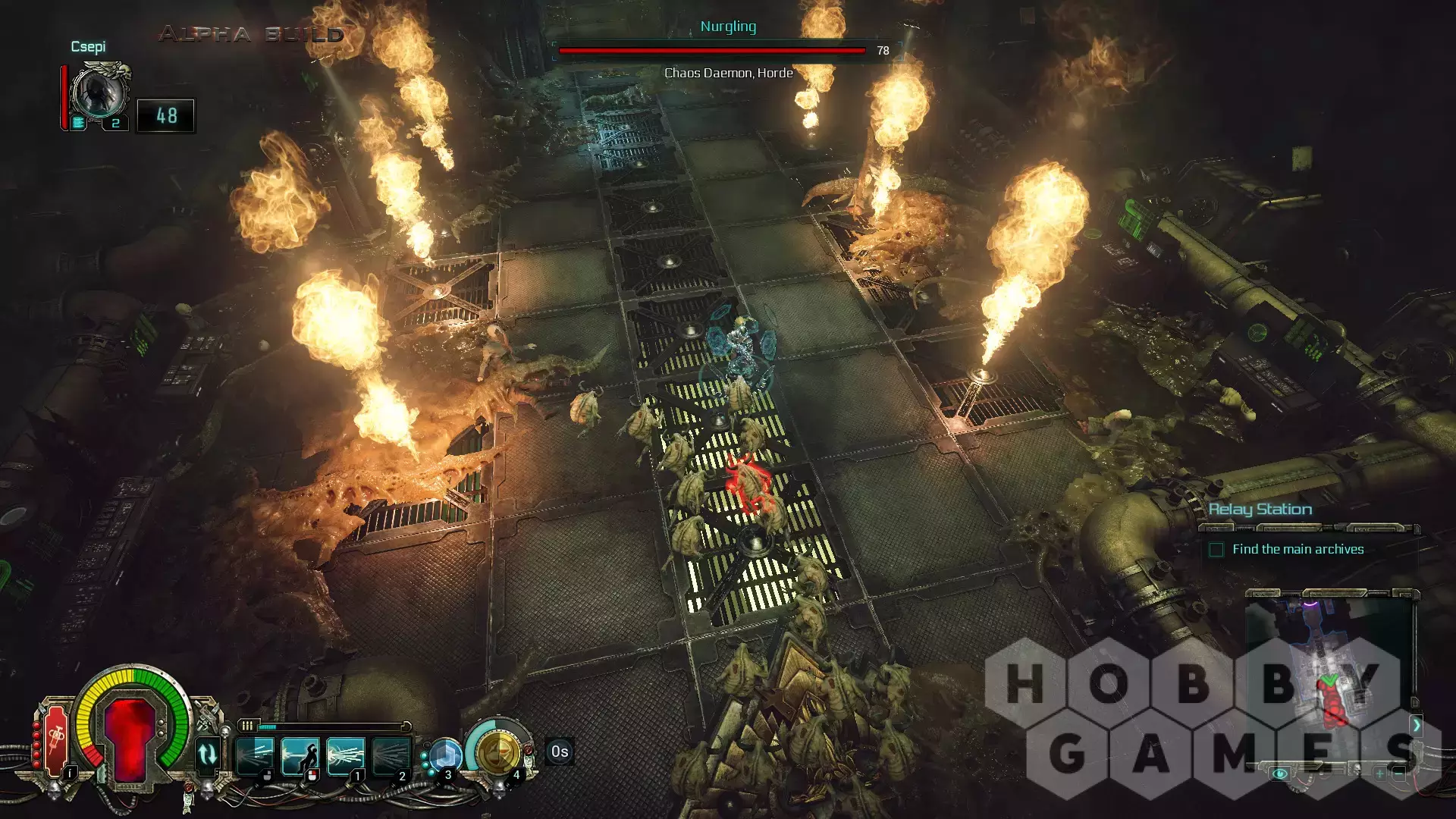Image resolution: width=1456 pixels, height=819 pixels.
Task: Activate the knockback silhouette skill
Action: click(300, 755)
